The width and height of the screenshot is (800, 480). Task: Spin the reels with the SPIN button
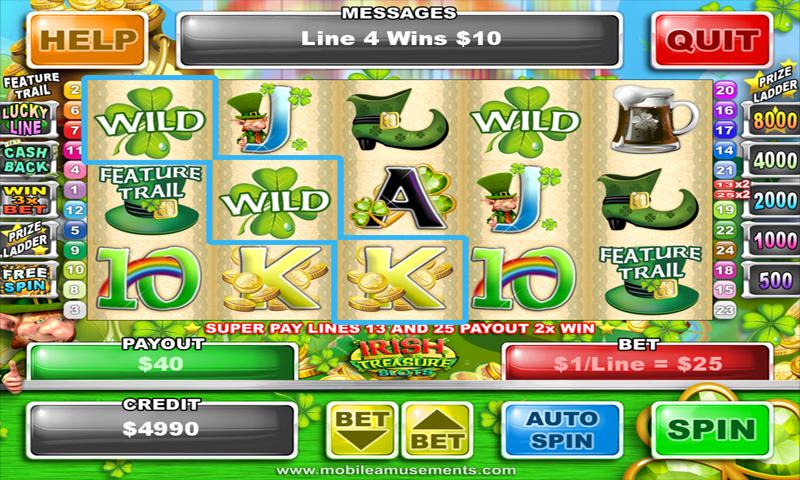[x=711, y=430]
